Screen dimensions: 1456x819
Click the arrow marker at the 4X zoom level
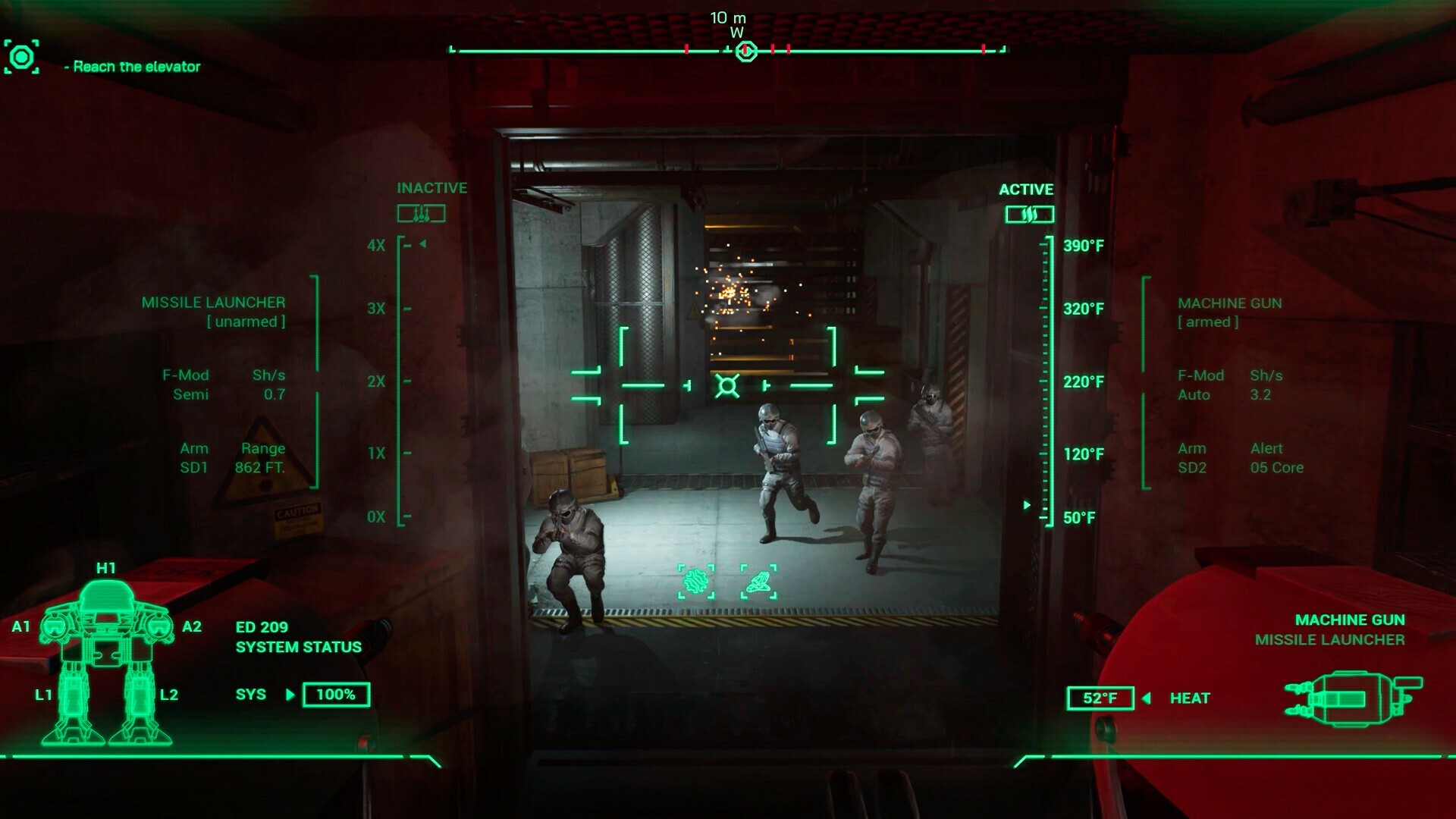pyautogui.click(x=422, y=244)
